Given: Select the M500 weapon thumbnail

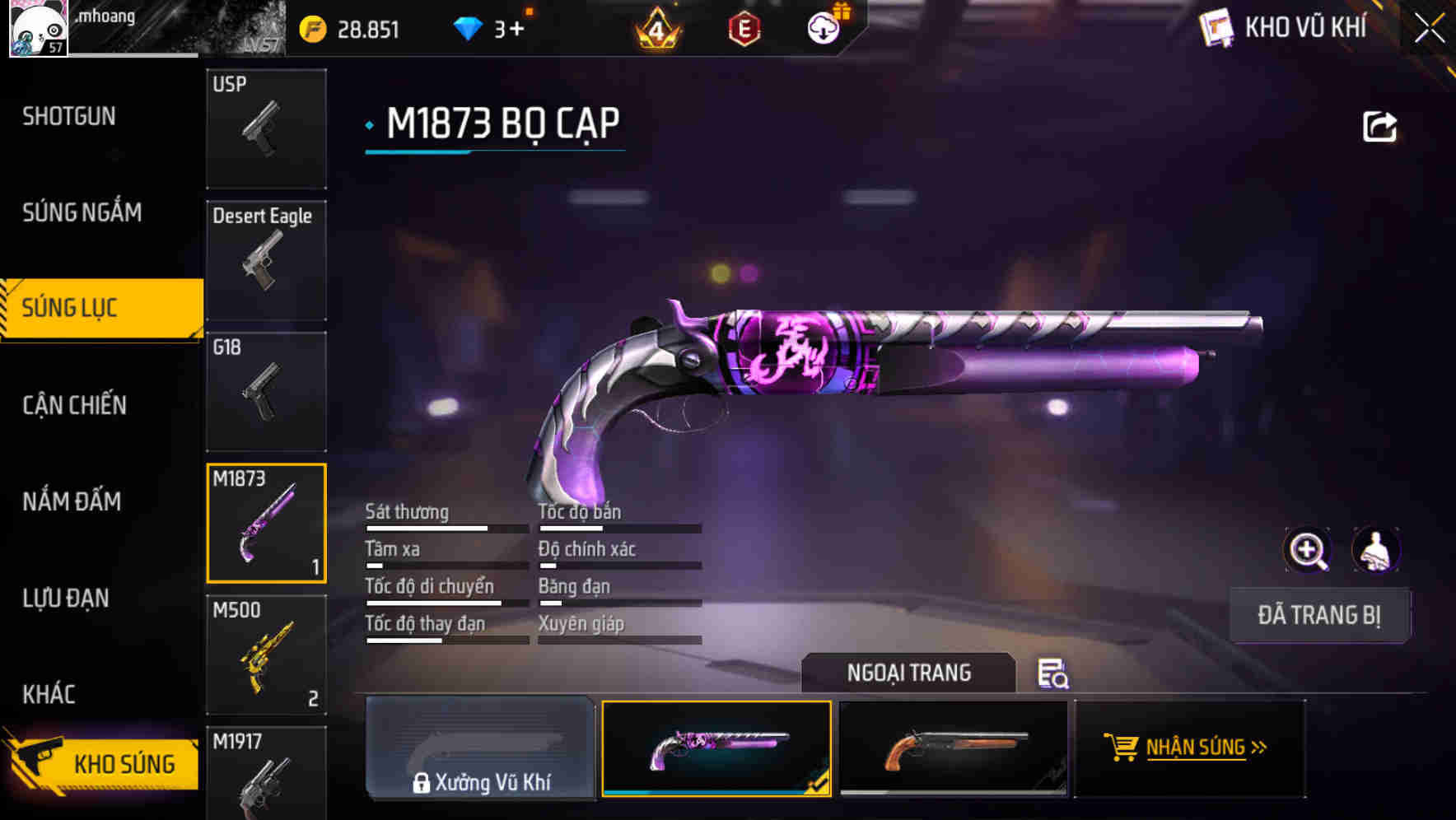Looking at the screenshot, I should pos(265,655).
